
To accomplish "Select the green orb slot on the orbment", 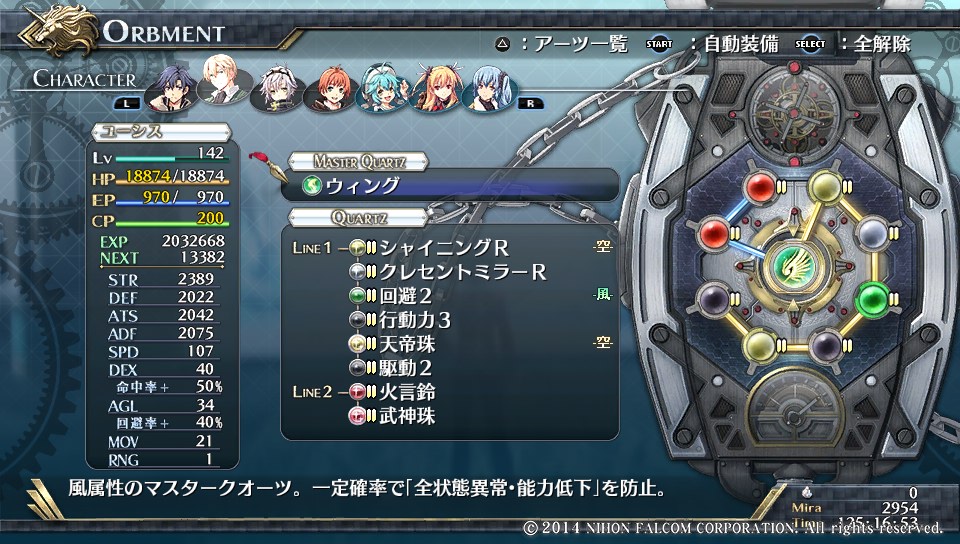I will click(873, 297).
